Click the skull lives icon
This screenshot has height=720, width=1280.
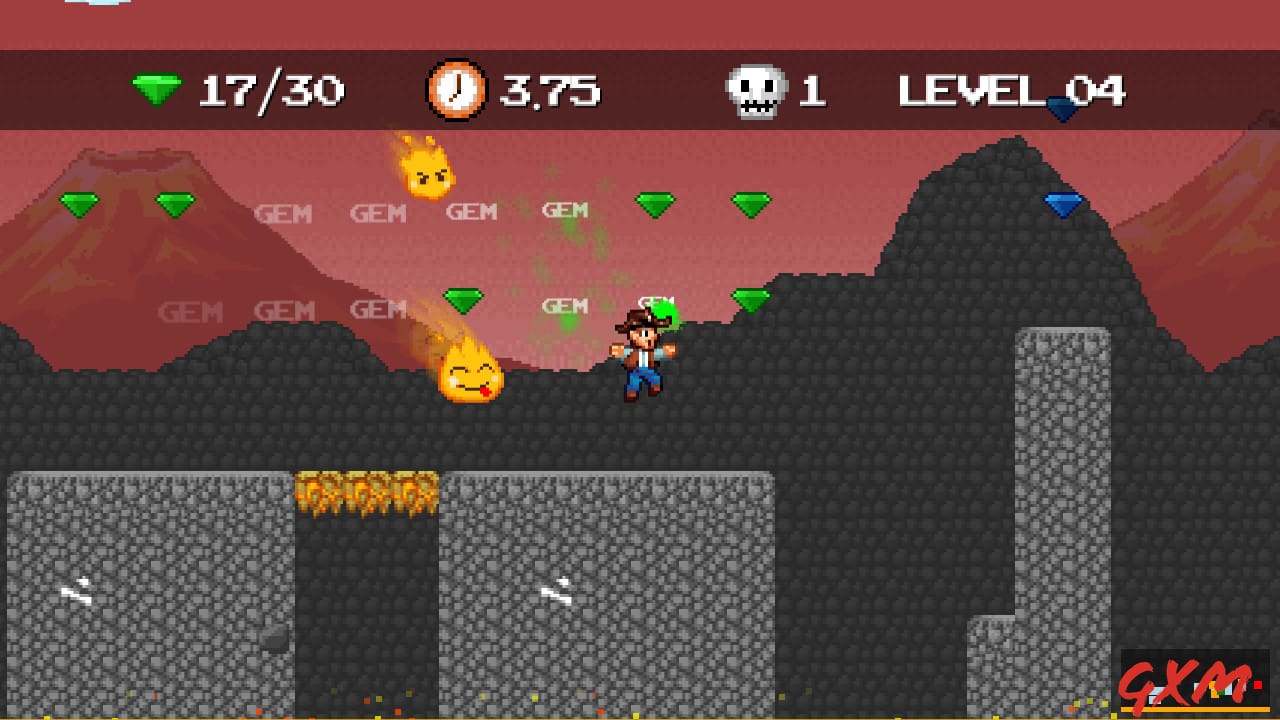(757, 89)
